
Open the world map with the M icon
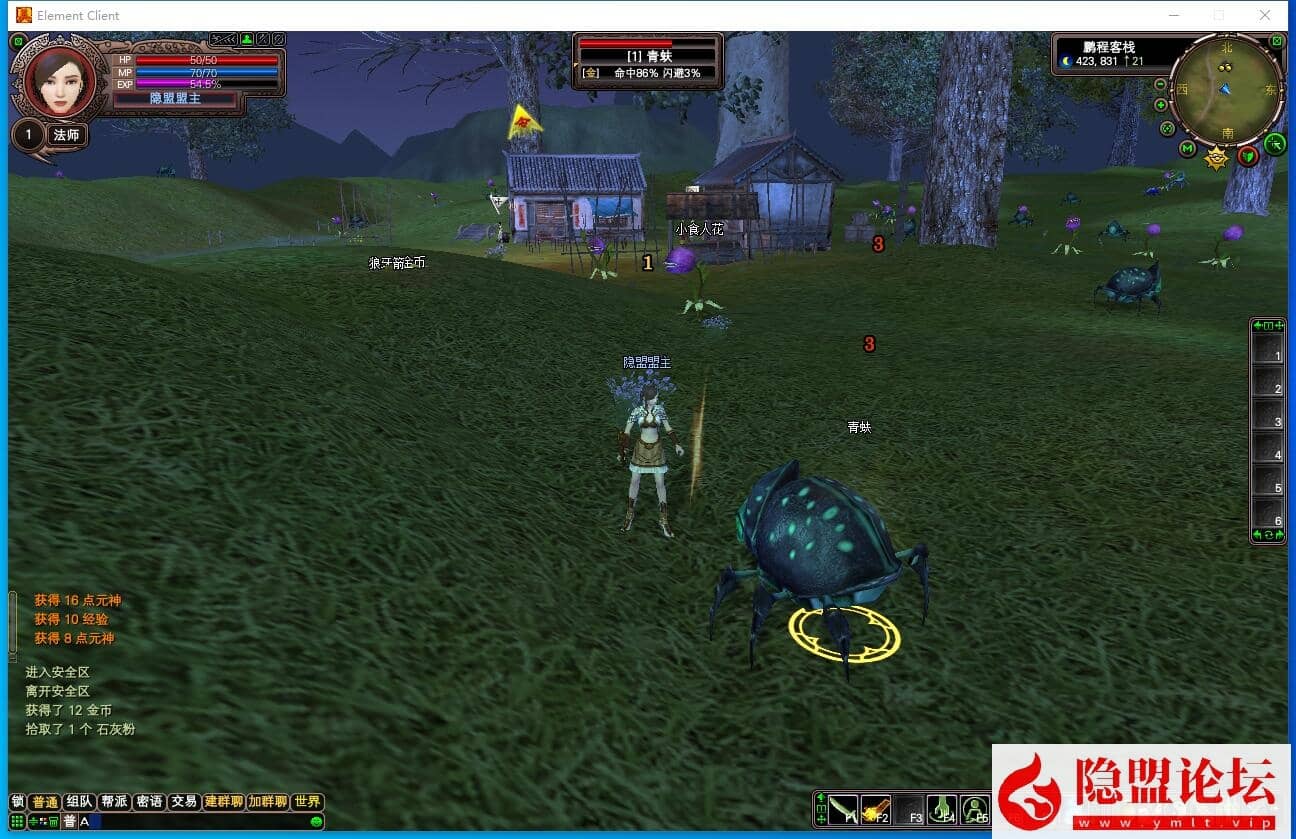click(1187, 146)
